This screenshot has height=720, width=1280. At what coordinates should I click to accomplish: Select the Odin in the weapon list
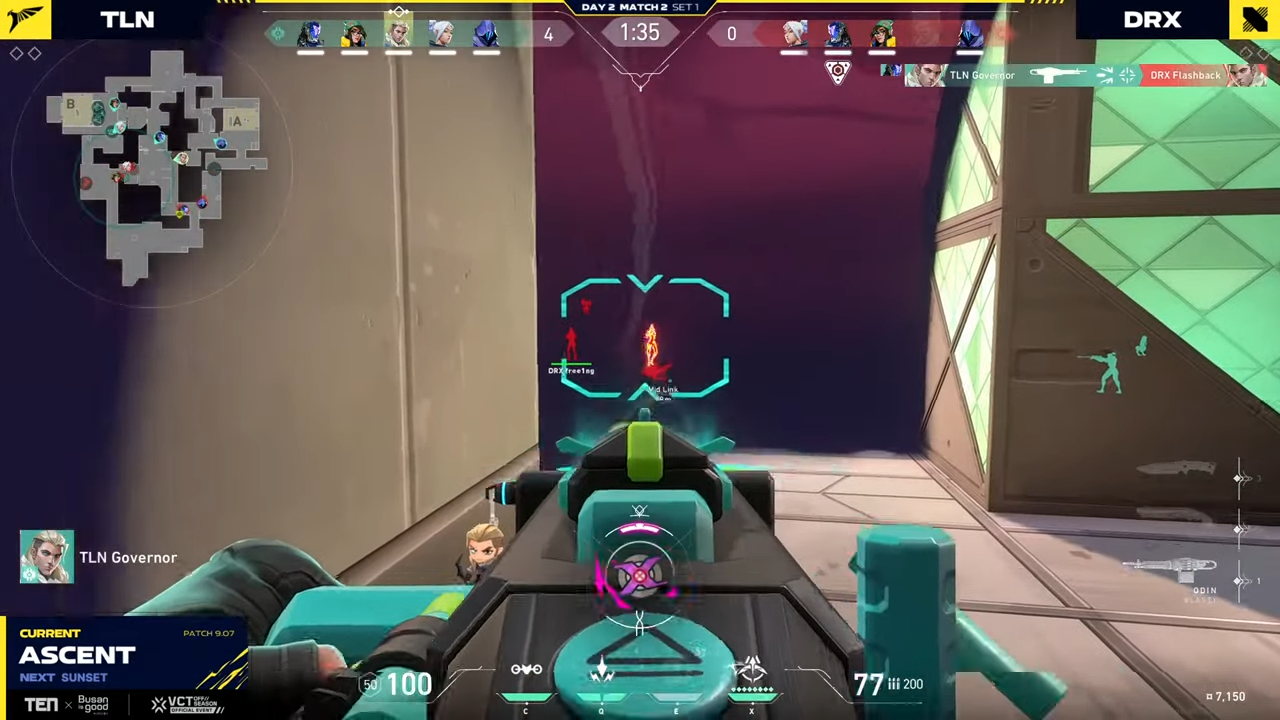click(1170, 571)
